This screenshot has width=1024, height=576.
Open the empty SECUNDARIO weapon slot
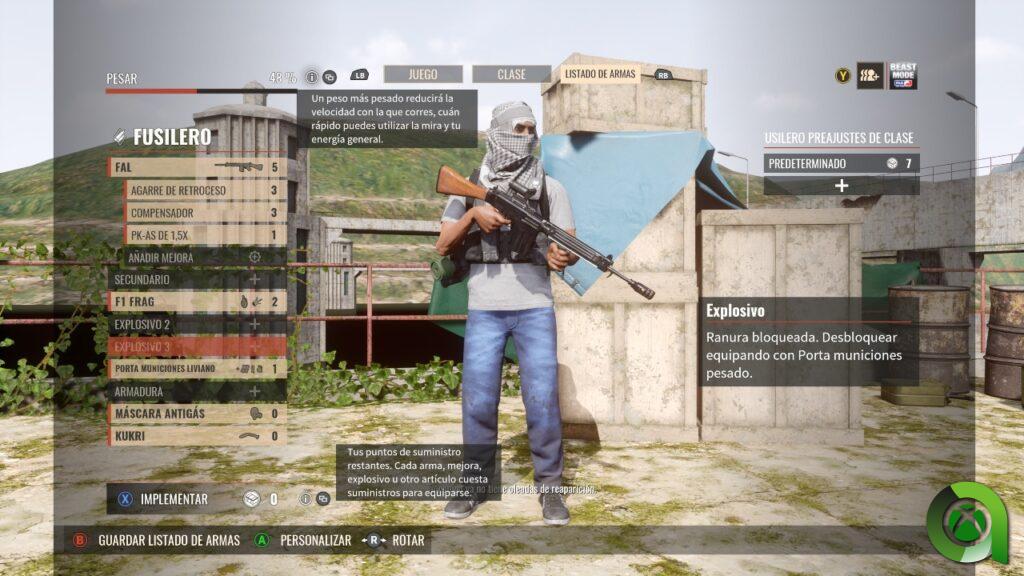click(197, 280)
